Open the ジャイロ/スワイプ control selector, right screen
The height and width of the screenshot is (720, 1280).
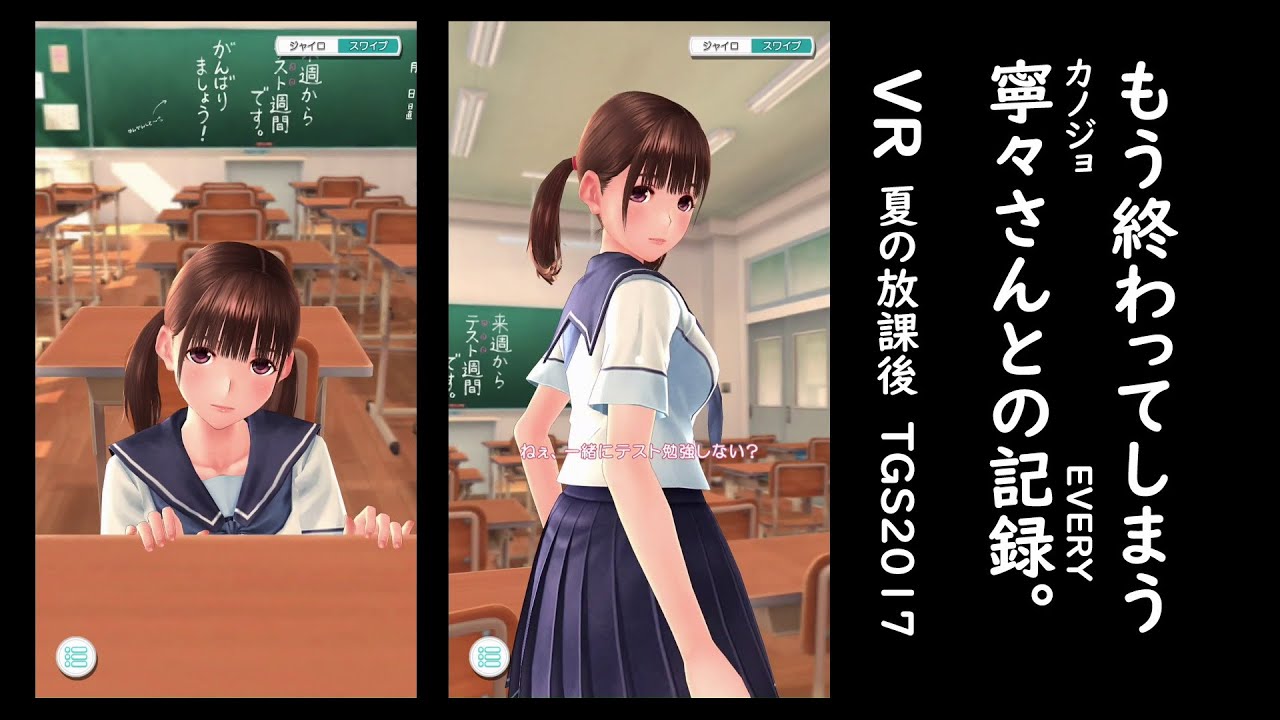752,46
